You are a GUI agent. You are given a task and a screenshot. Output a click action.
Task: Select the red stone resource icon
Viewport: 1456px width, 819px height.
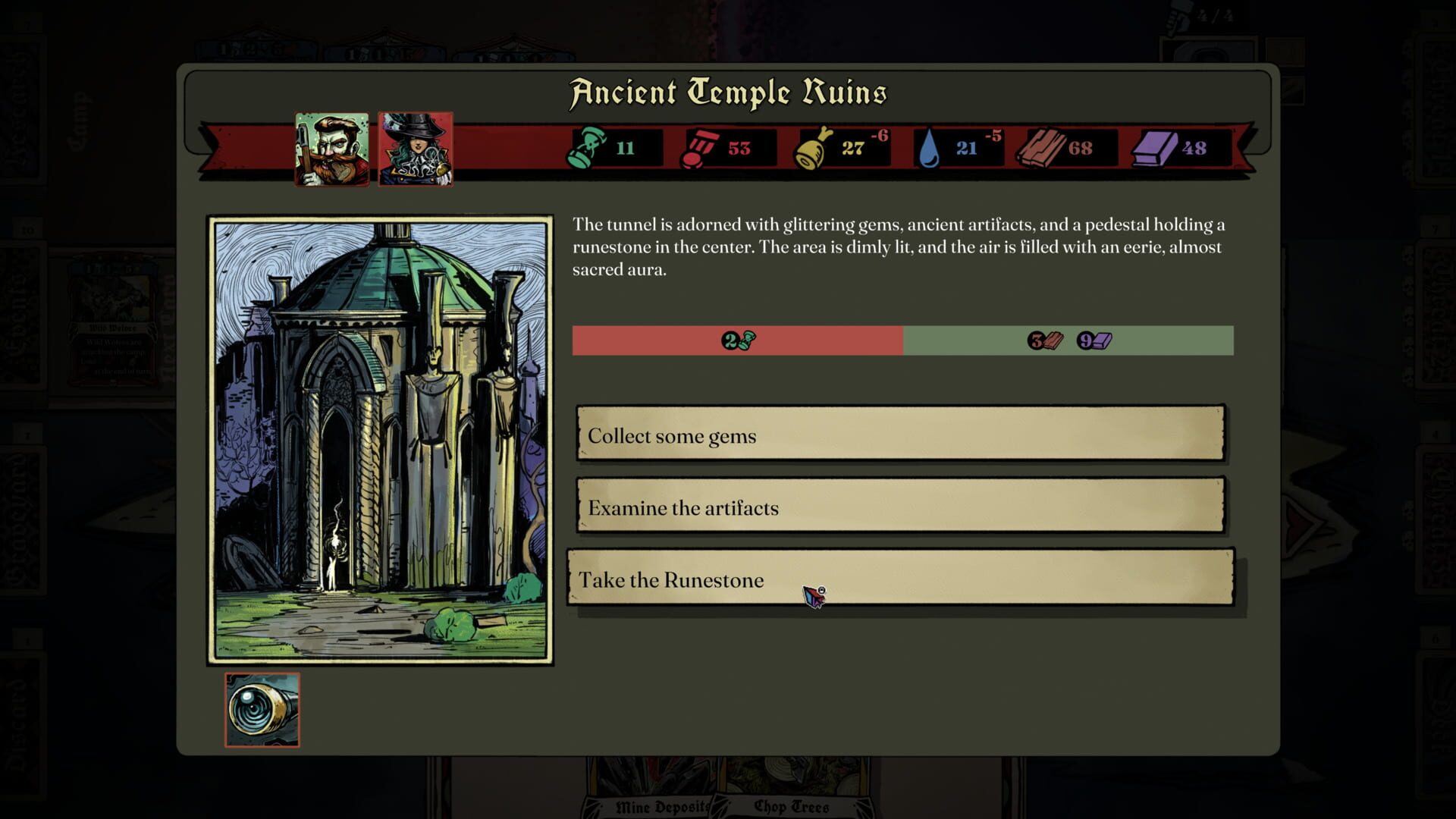coord(702,146)
